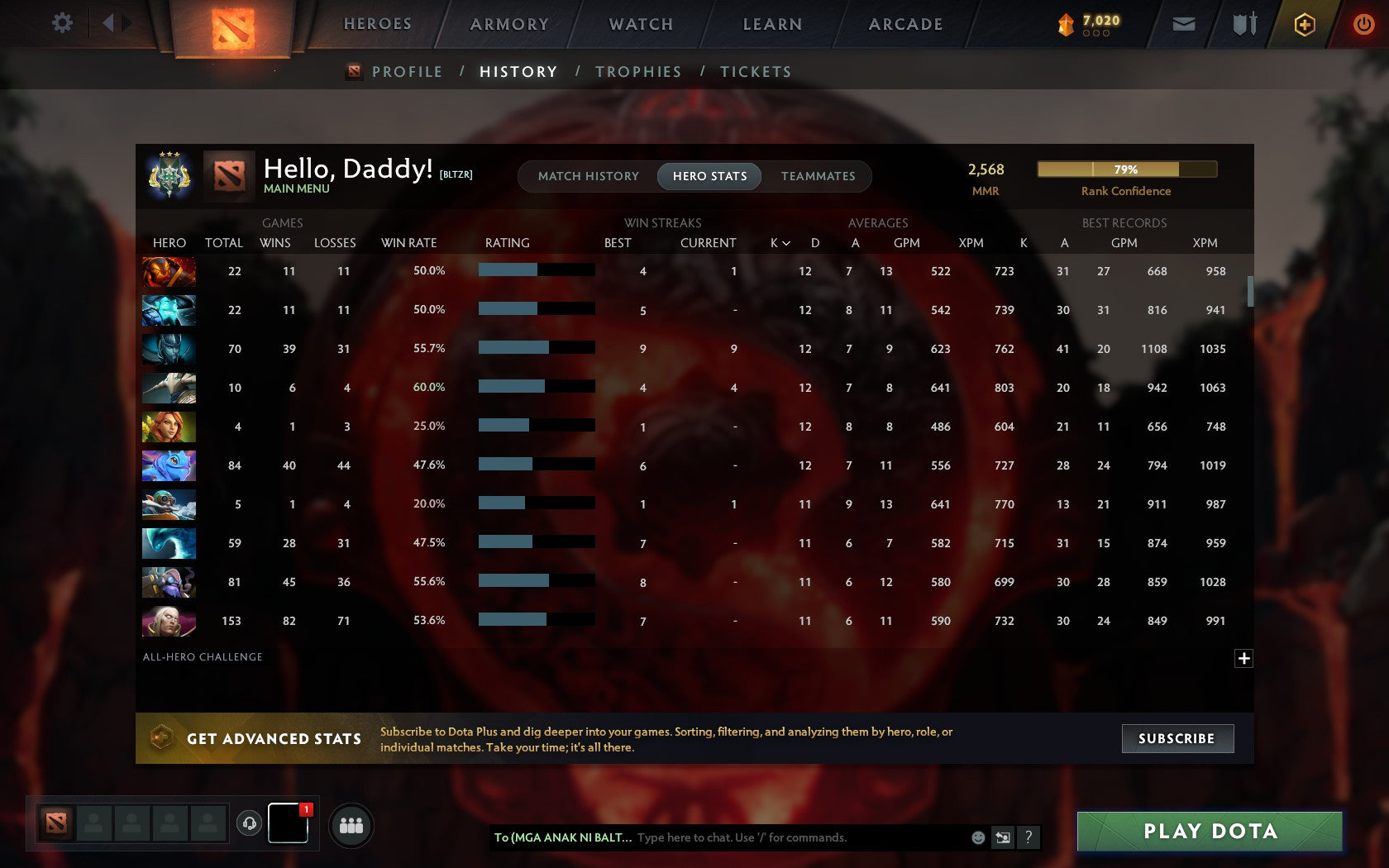Open ARCADE from the top menu

tap(905, 24)
